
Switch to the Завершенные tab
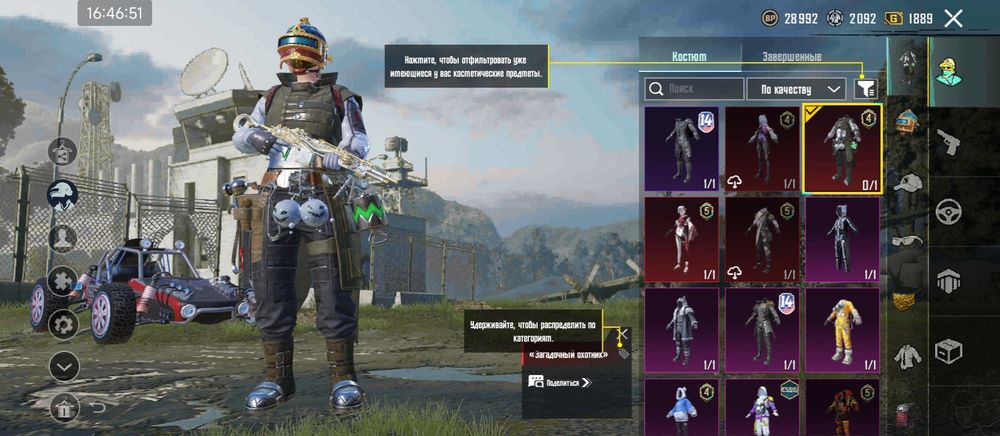tap(791, 57)
